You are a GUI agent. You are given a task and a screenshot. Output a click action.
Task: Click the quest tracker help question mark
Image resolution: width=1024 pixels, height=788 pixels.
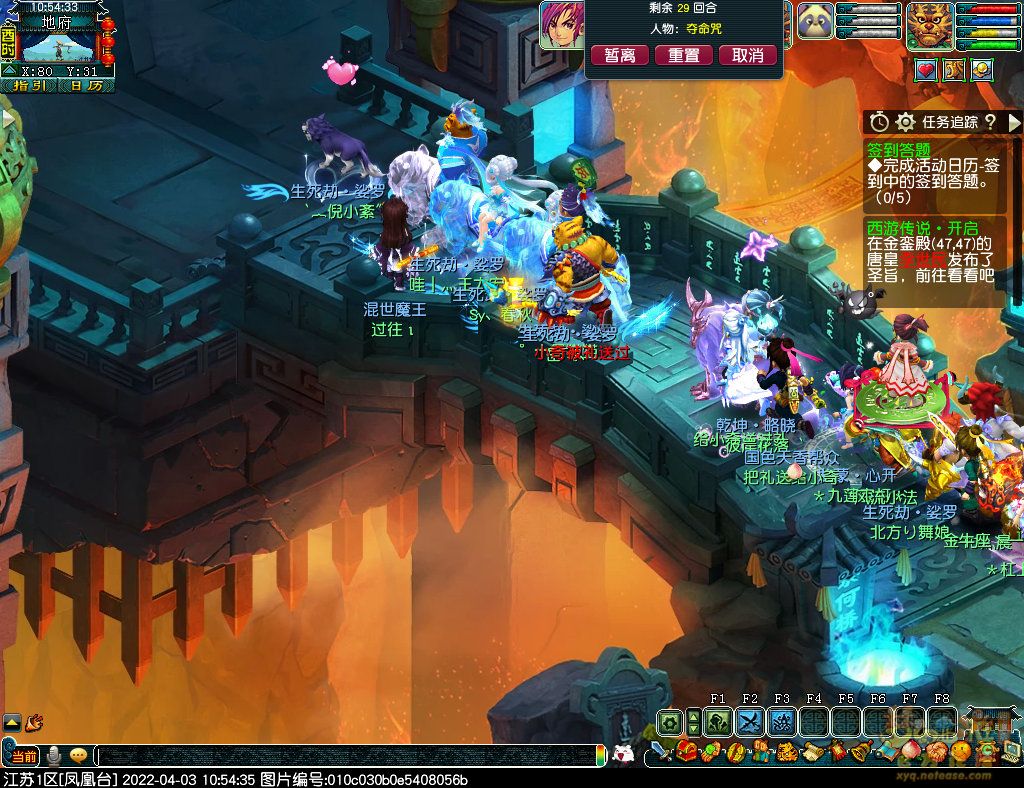pyautogui.click(x=989, y=121)
